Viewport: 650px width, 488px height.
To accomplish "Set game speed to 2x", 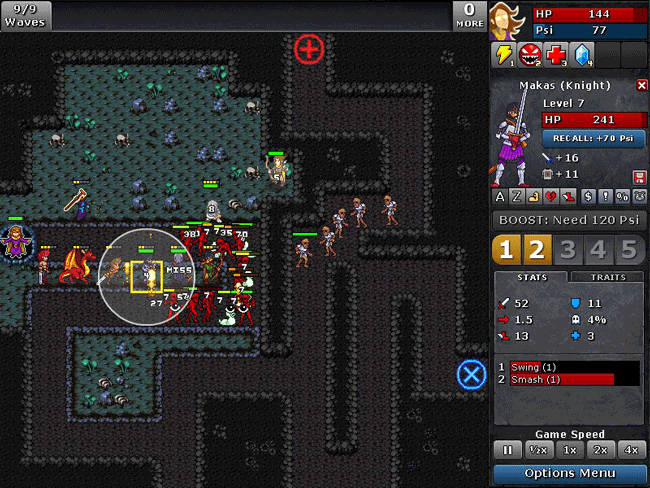I will [x=601, y=450].
